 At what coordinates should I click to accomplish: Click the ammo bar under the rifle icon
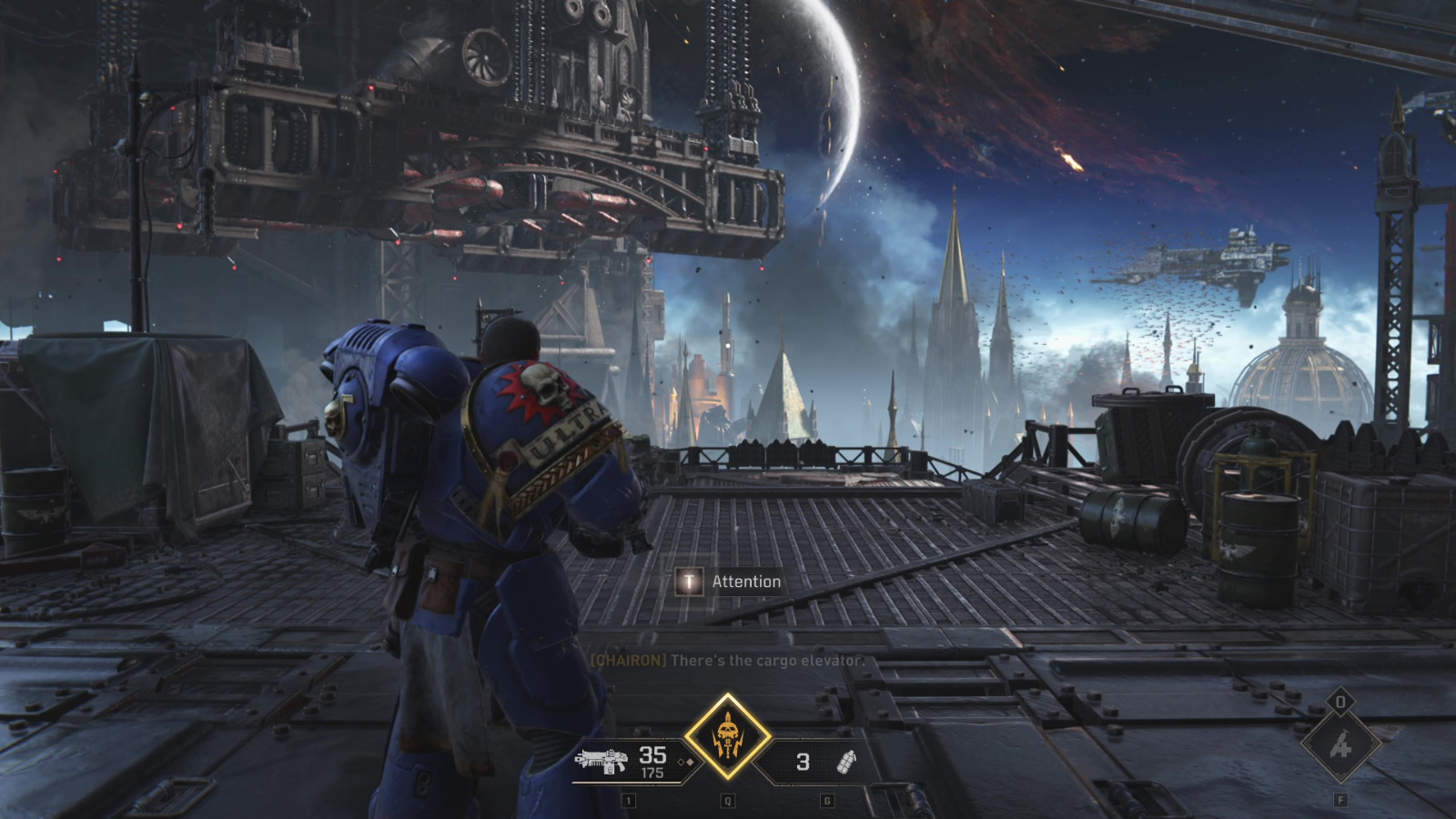pos(626,784)
